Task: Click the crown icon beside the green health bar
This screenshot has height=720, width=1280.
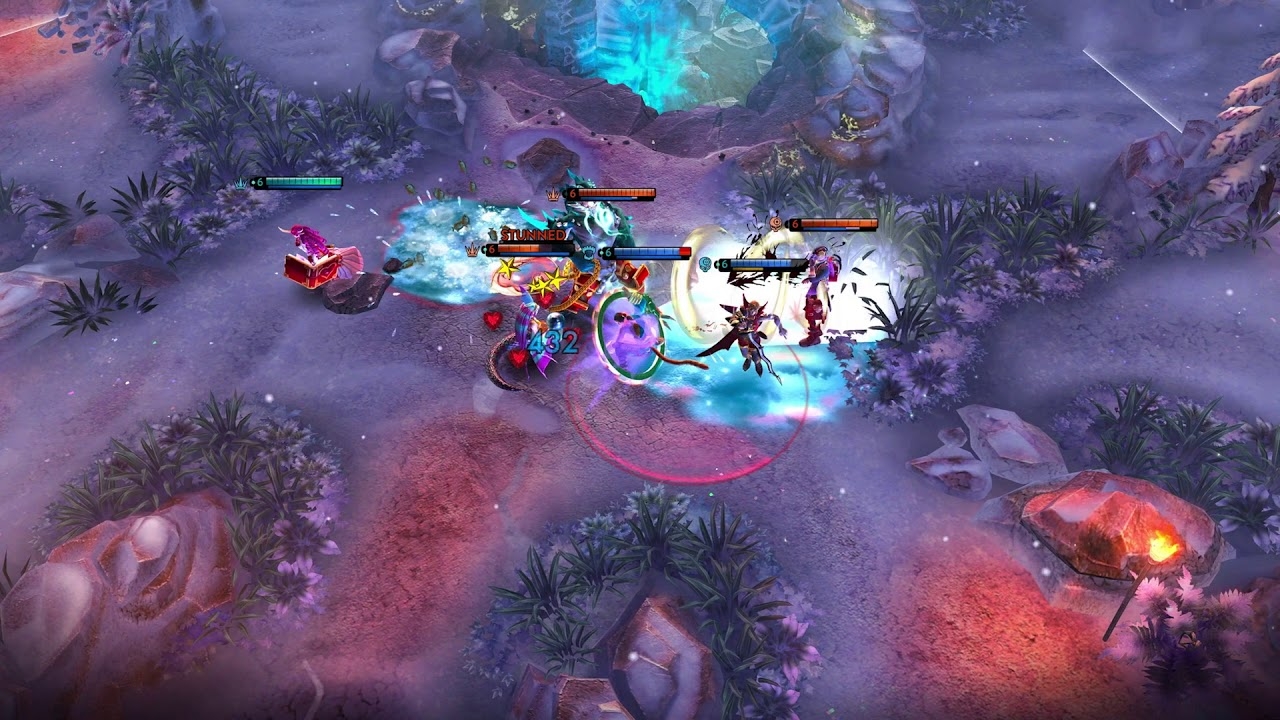Action: tap(240, 182)
